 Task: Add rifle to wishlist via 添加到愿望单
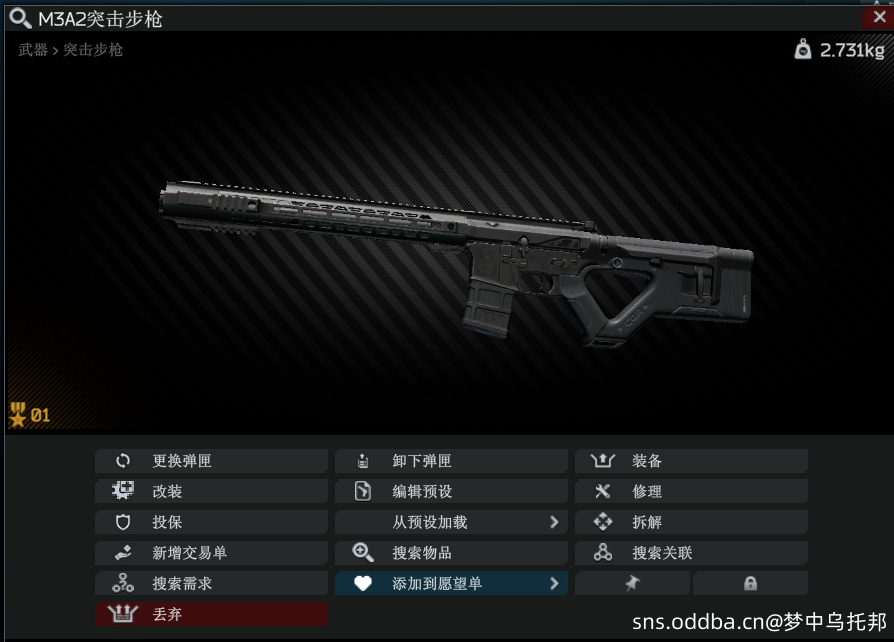451,583
